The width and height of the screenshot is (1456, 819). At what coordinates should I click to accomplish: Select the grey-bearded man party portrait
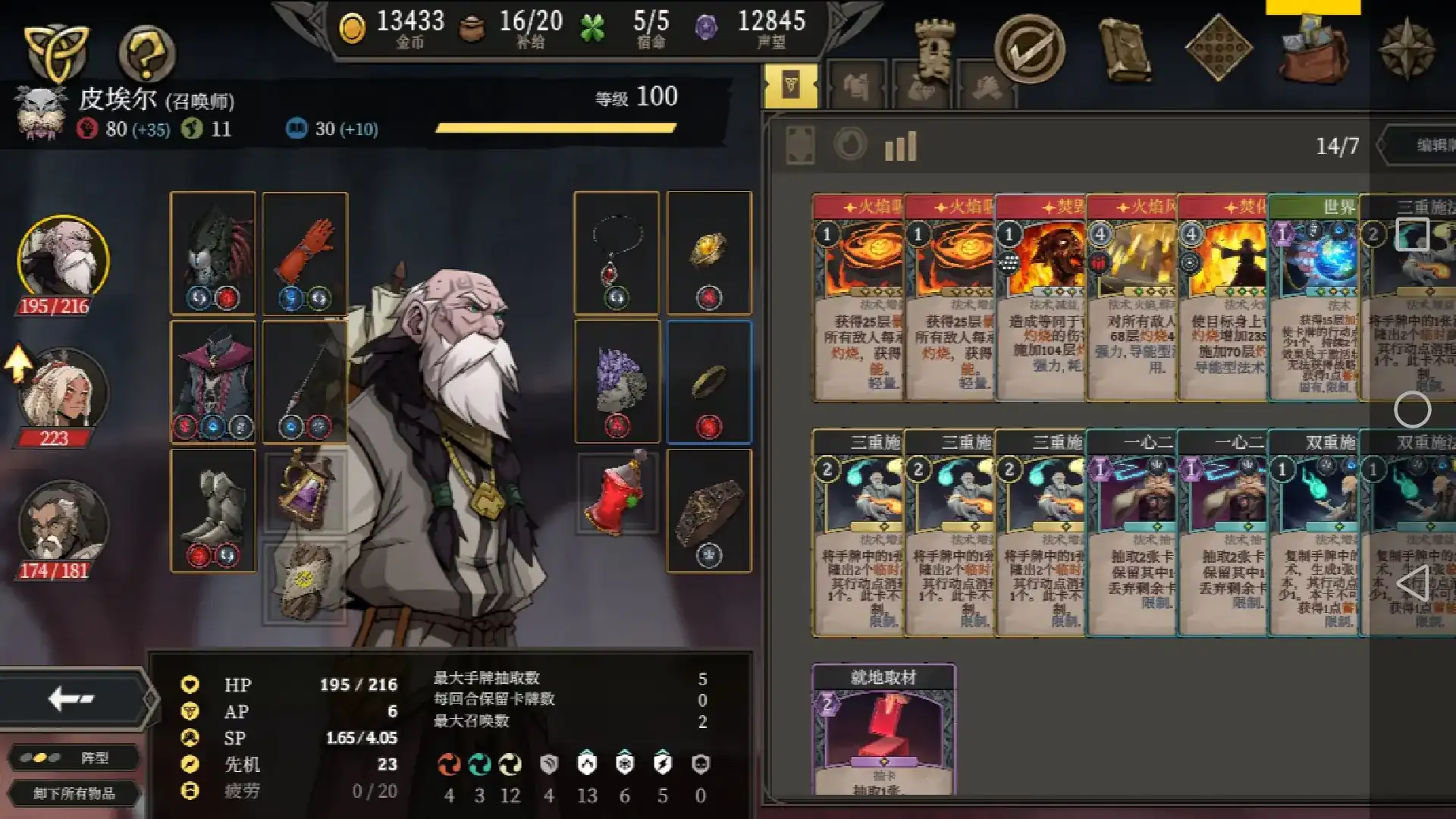click(63, 525)
